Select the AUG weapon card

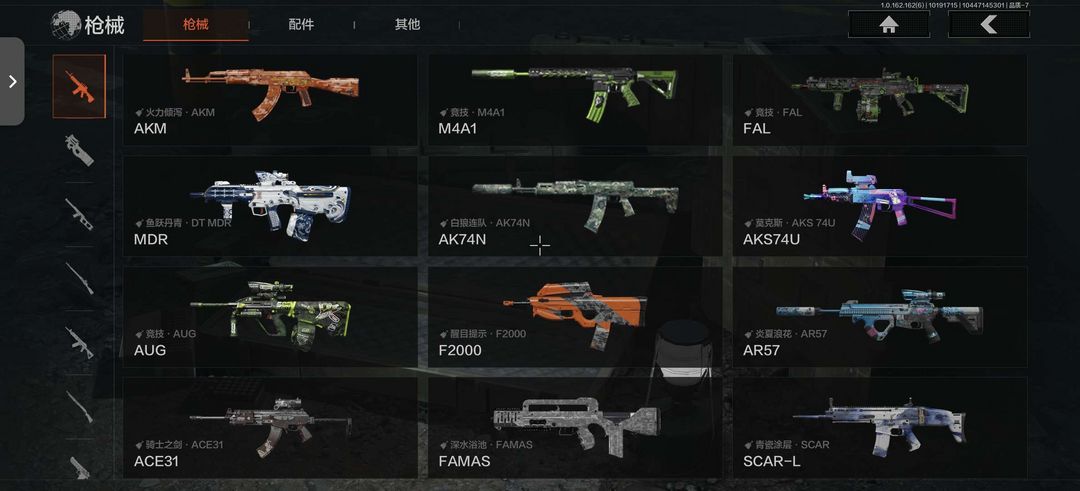[x=270, y=316]
